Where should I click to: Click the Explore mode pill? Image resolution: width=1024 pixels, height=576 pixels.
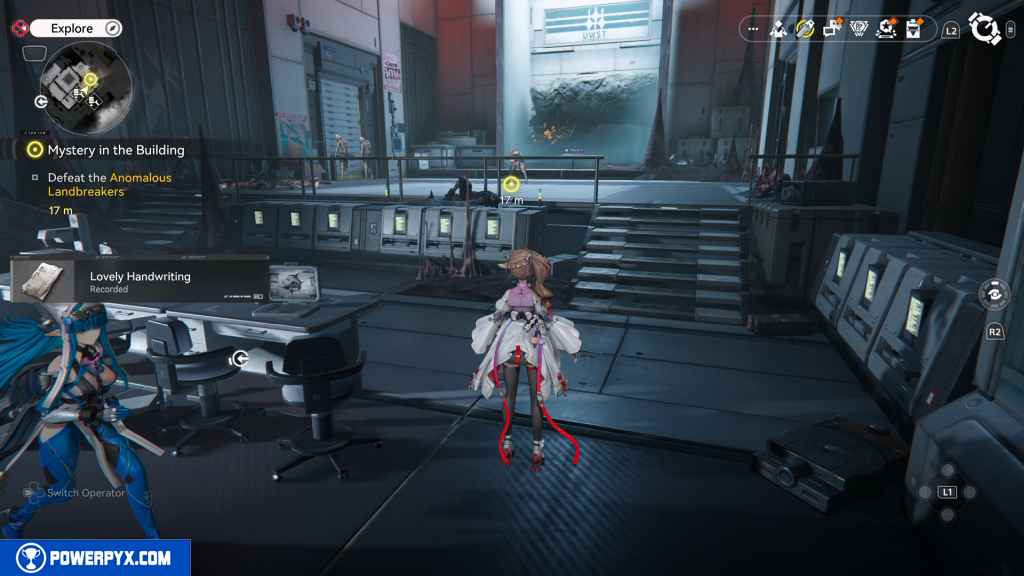coord(76,29)
